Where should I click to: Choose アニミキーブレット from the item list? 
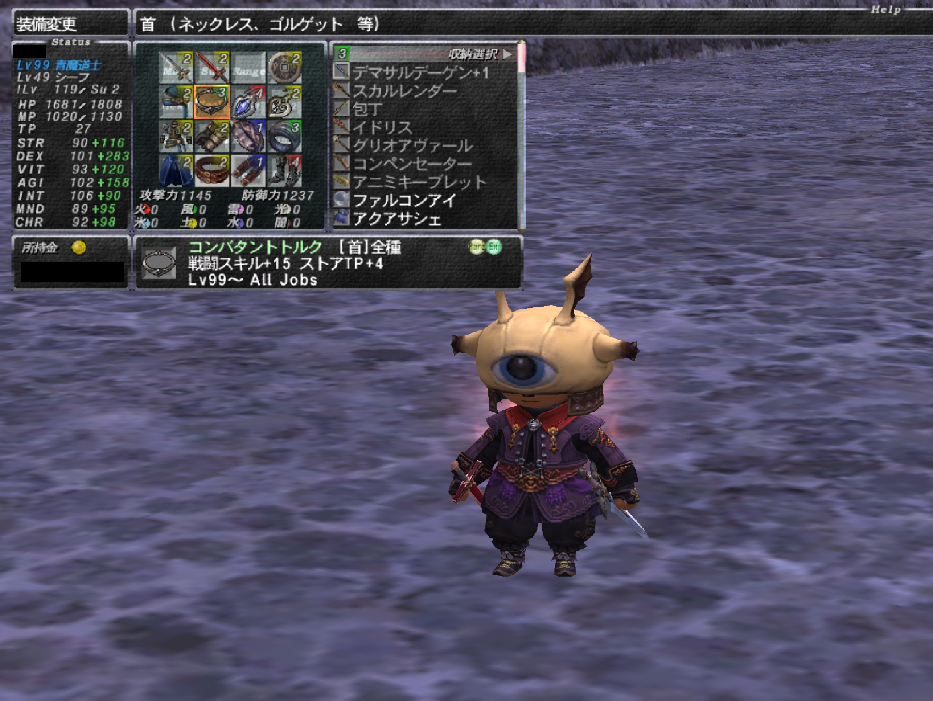(x=419, y=182)
